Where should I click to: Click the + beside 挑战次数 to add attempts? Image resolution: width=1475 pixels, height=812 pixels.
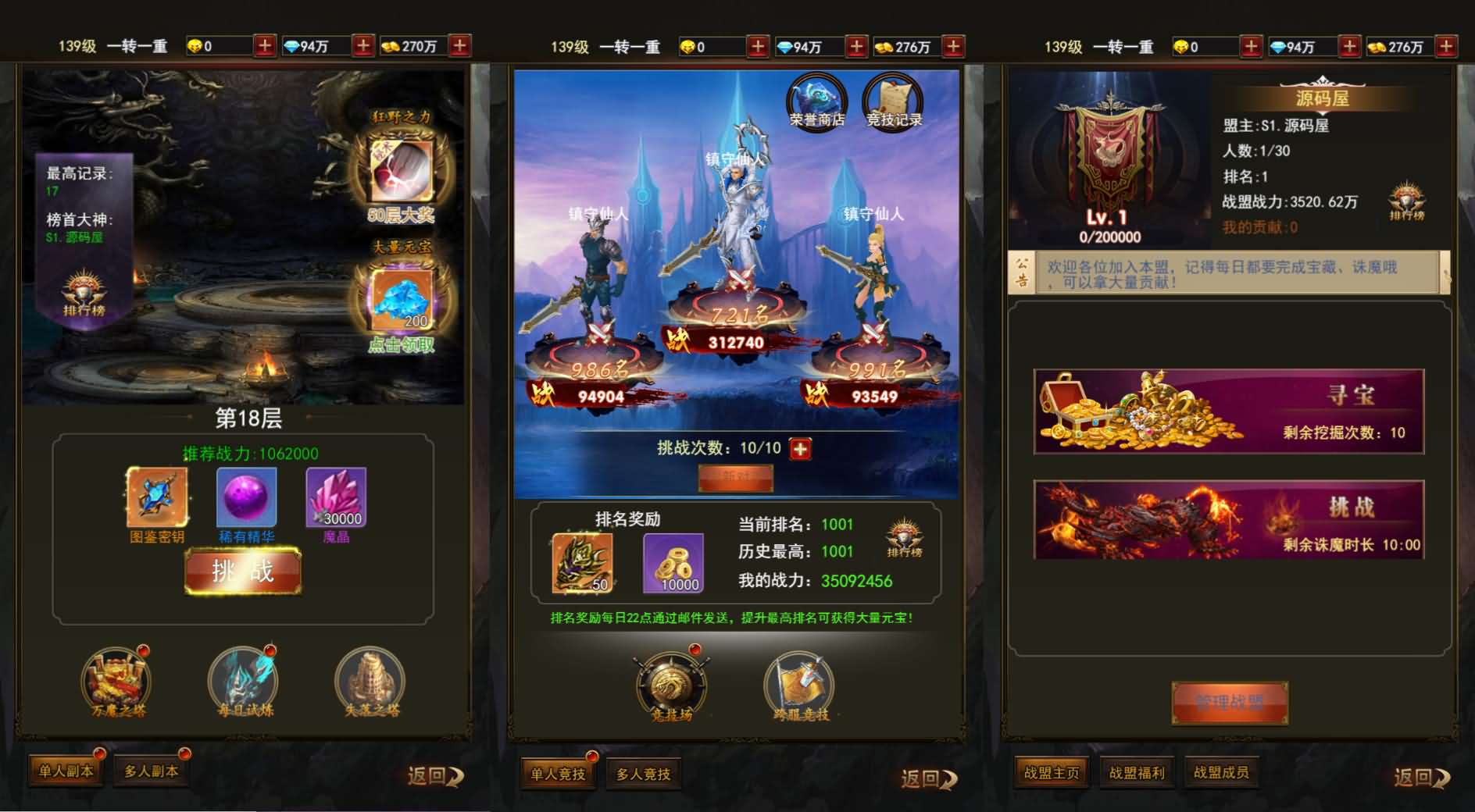(x=800, y=449)
